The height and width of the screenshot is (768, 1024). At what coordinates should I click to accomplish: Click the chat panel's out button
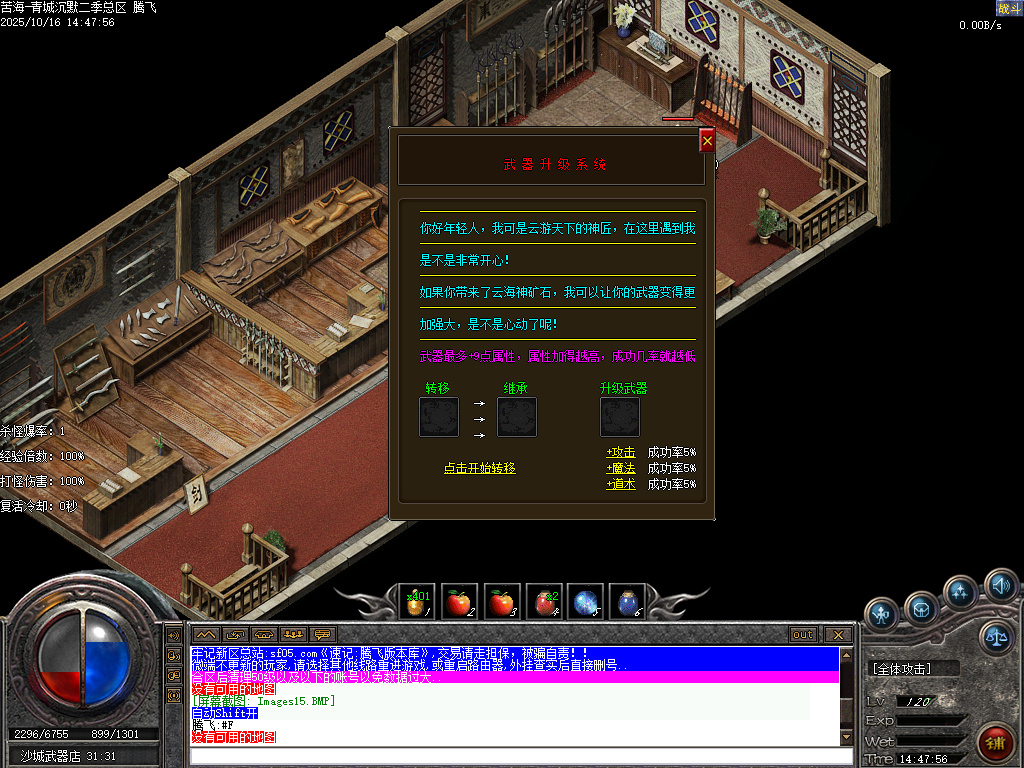coord(802,635)
